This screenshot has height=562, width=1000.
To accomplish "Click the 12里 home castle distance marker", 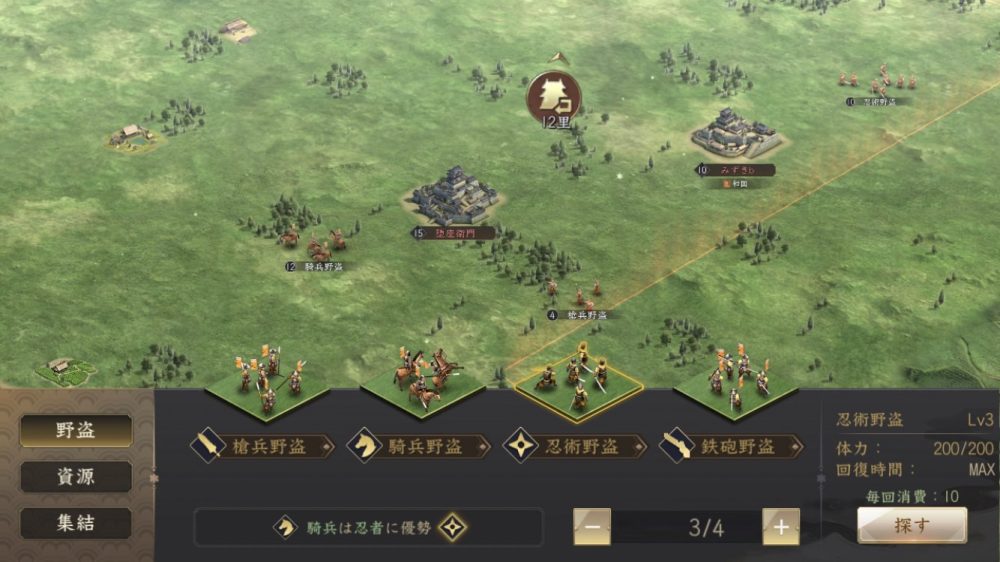I will tap(555, 97).
